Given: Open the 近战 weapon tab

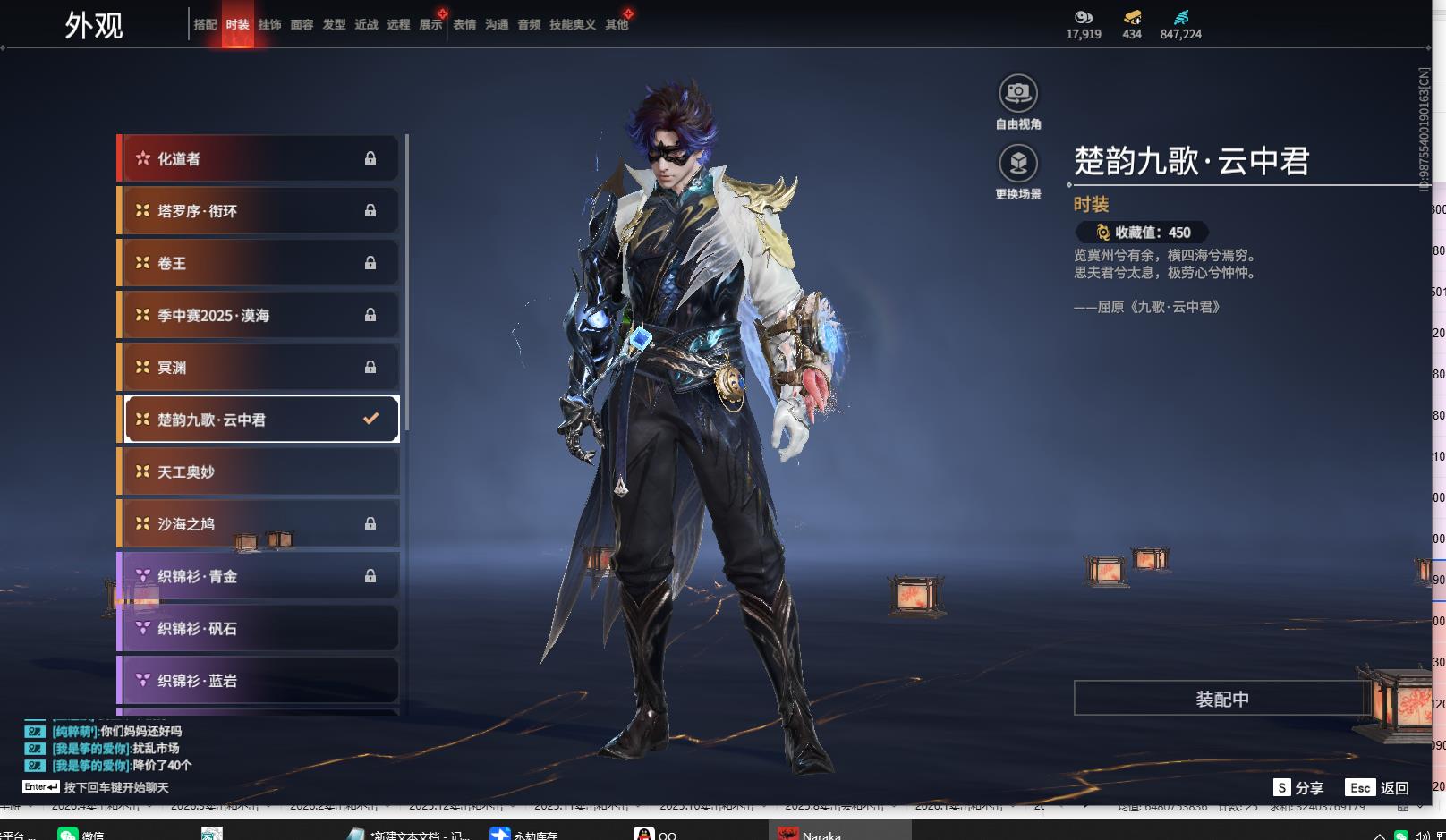Looking at the screenshot, I should (366, 25).
